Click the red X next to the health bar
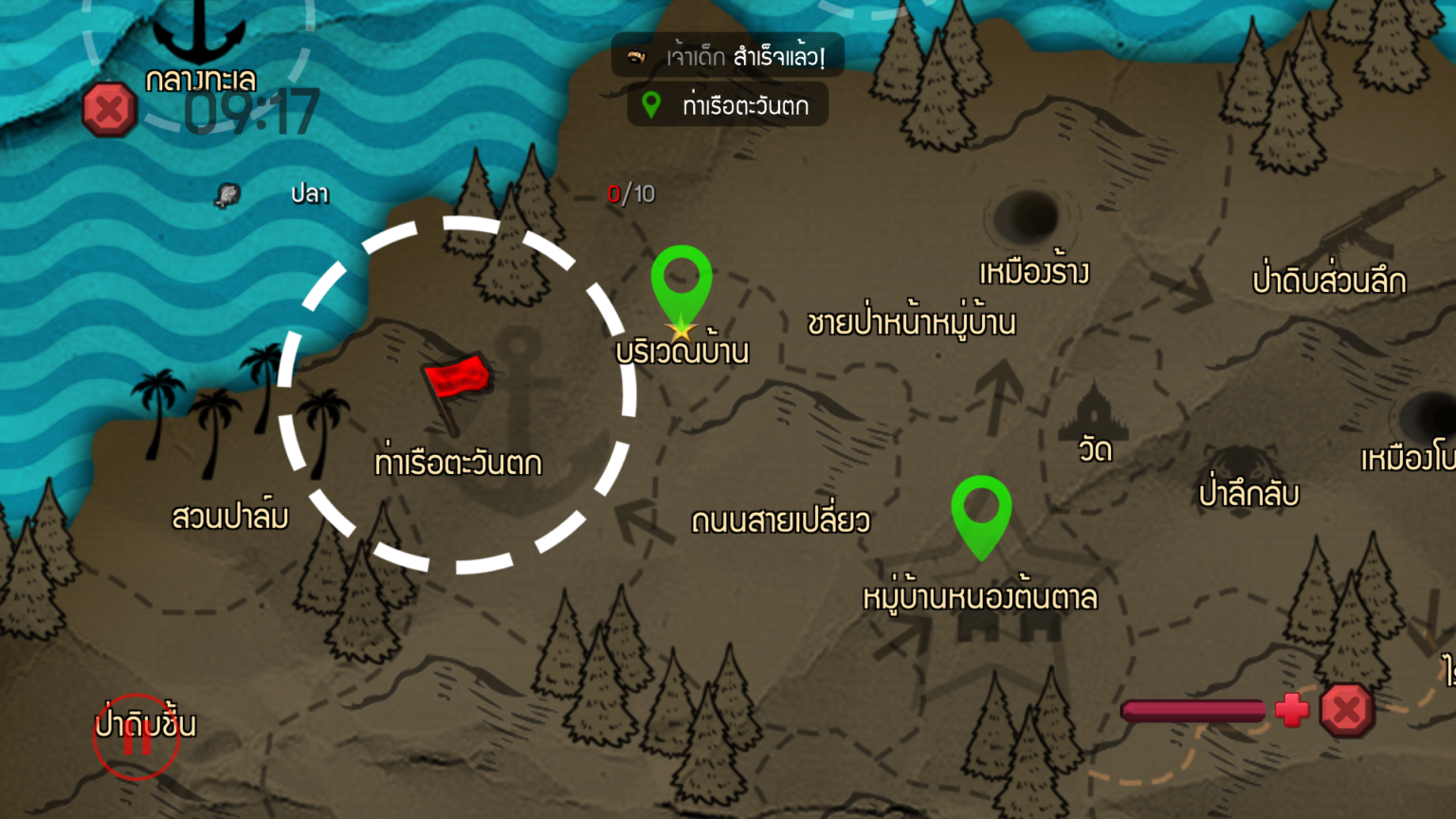 [x=1347, y=710]
